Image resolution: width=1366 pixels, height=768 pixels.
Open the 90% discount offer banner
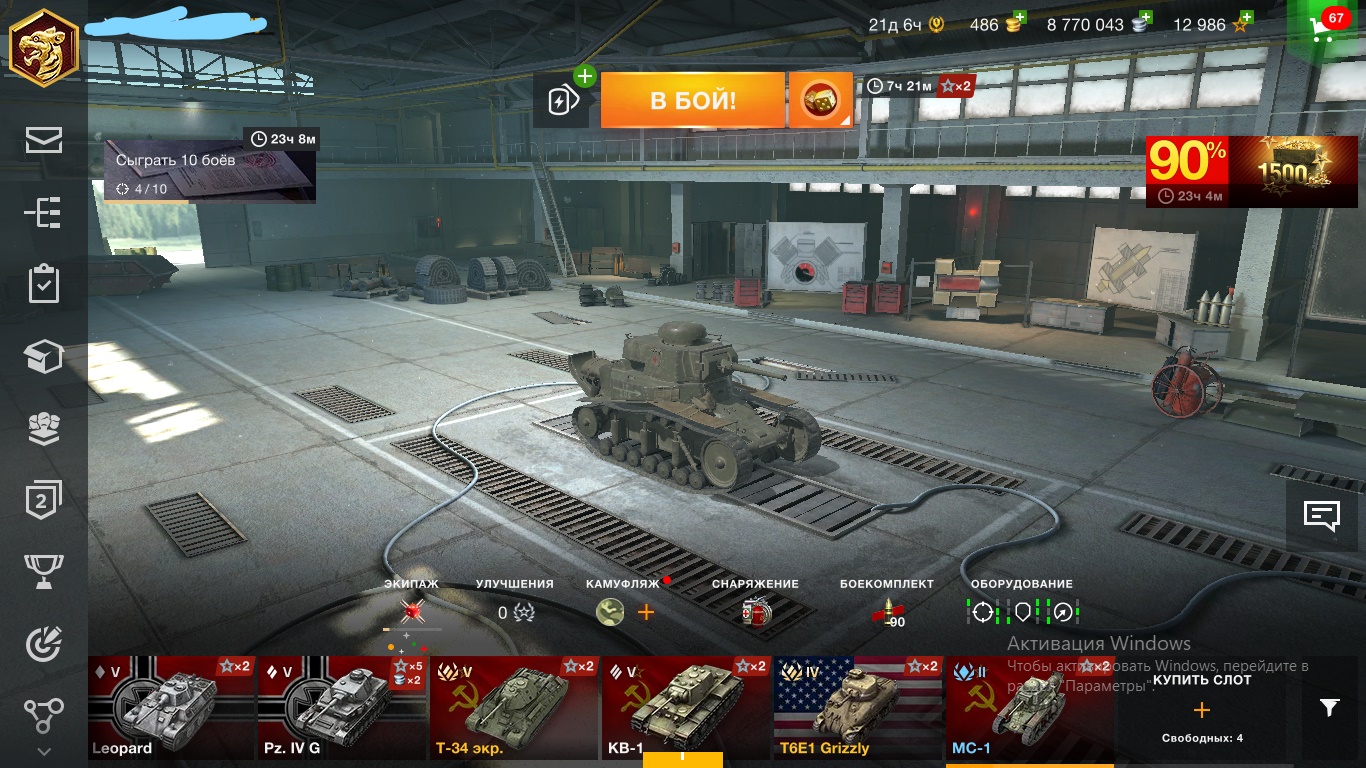tap(1237, 171)
